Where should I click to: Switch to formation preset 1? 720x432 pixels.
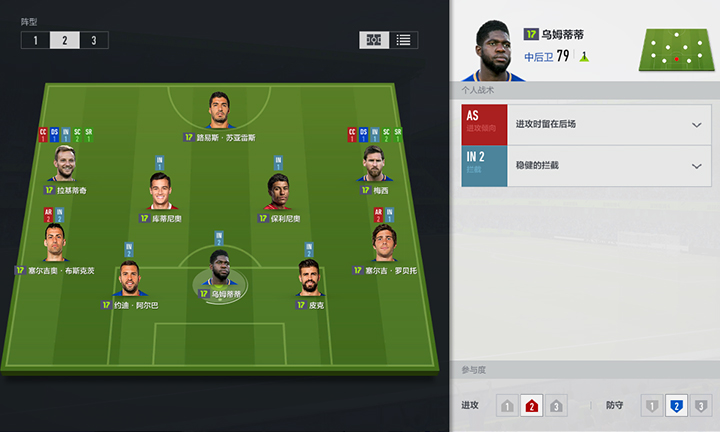coord(35,40)
